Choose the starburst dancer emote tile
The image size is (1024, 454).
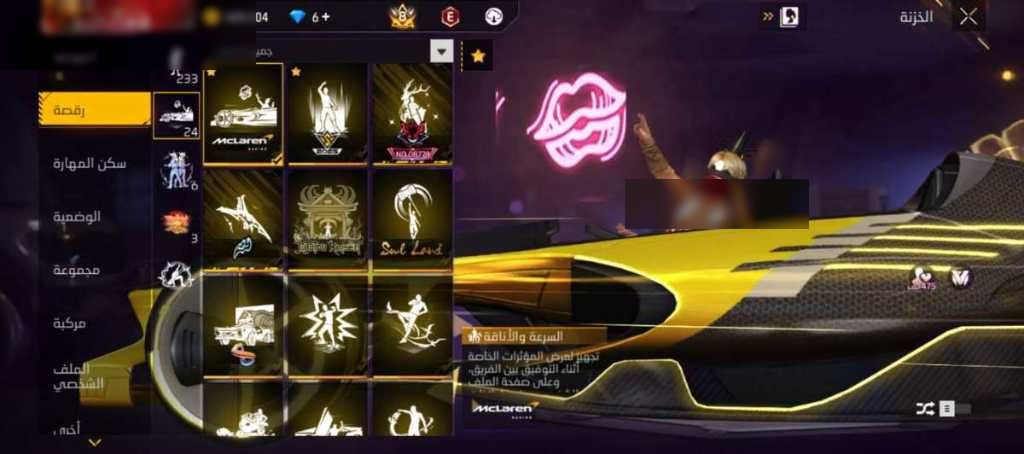[x=327, y=325]
